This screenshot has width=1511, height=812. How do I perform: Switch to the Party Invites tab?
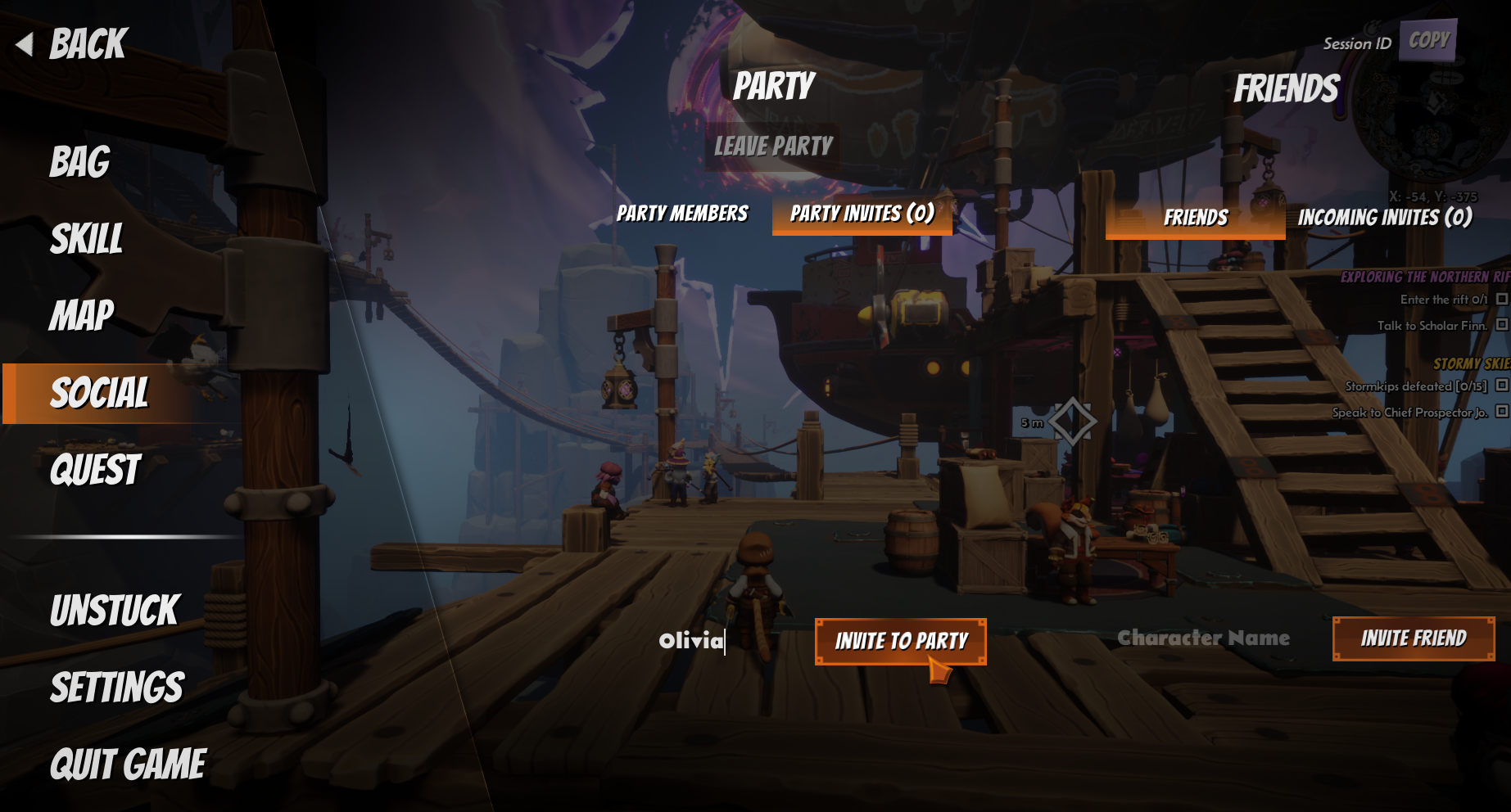coord(862,214)
